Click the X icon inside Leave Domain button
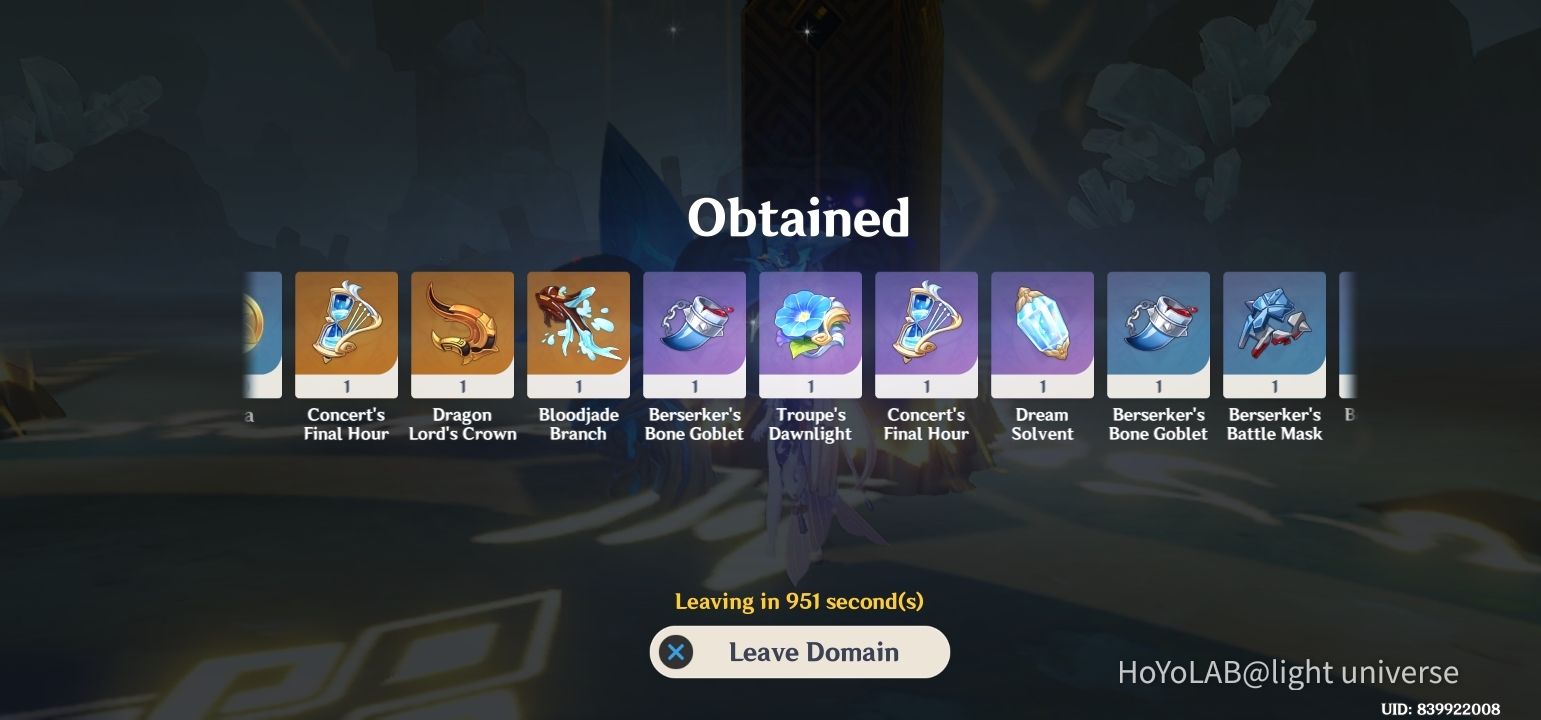1541x720 pixels. [677, 651]
